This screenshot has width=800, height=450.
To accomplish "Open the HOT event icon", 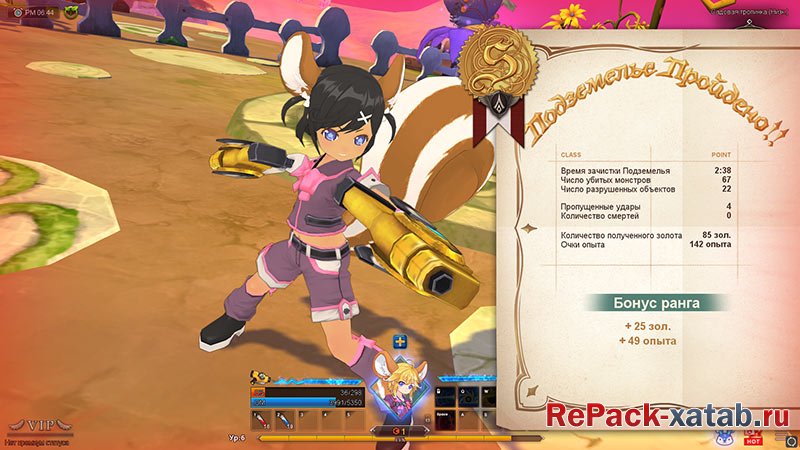I will click(x=754, y=437).
